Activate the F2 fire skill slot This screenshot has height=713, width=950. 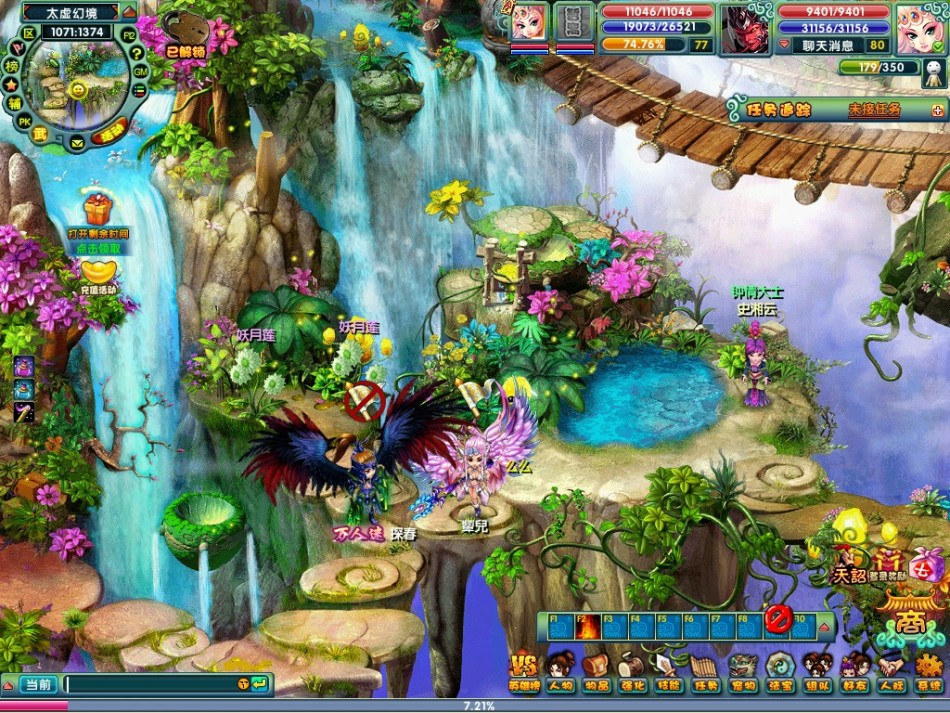click(587, 626)
